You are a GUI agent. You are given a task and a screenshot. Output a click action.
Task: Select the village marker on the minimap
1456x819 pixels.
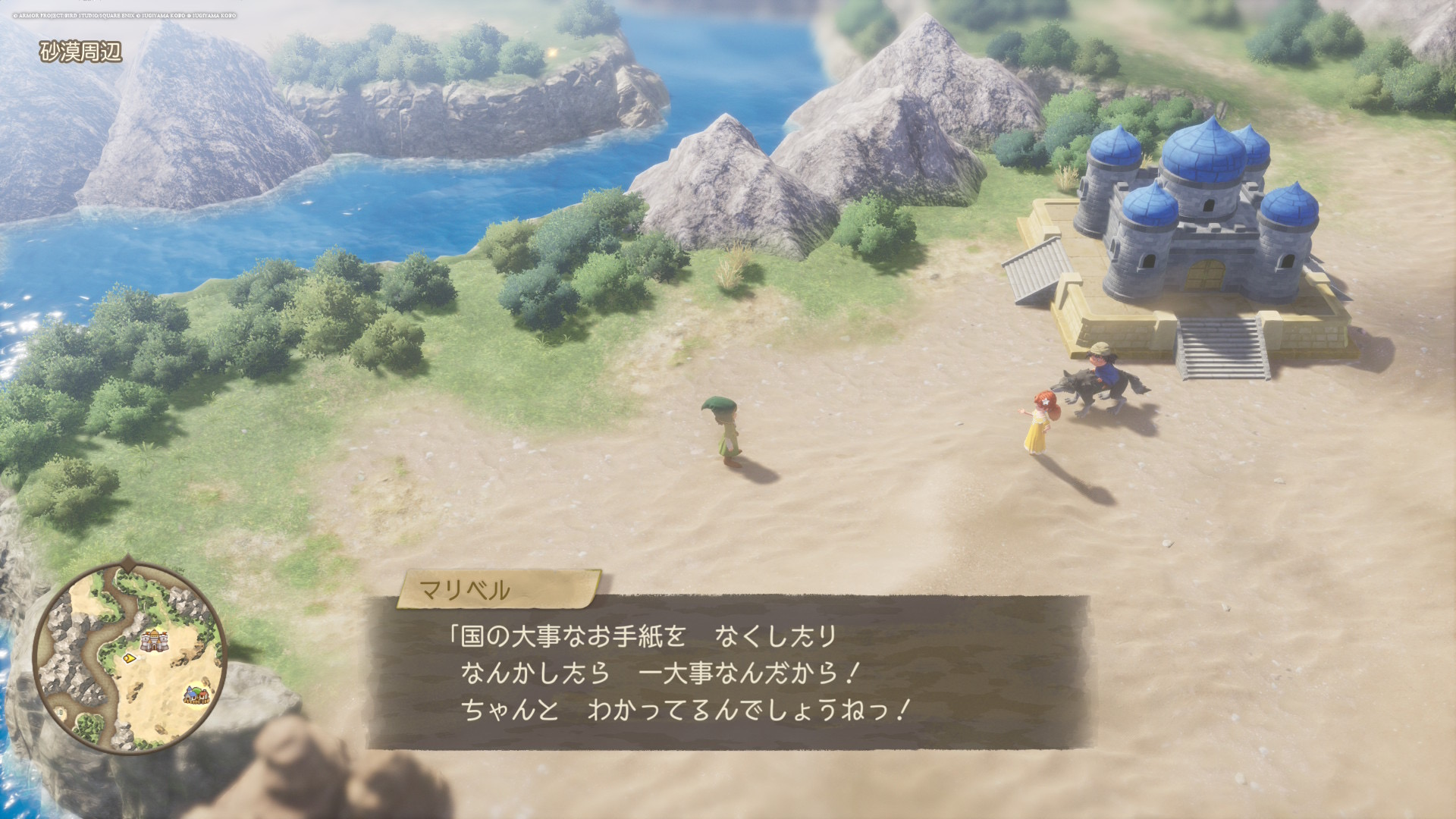click(x=196, y=694)
